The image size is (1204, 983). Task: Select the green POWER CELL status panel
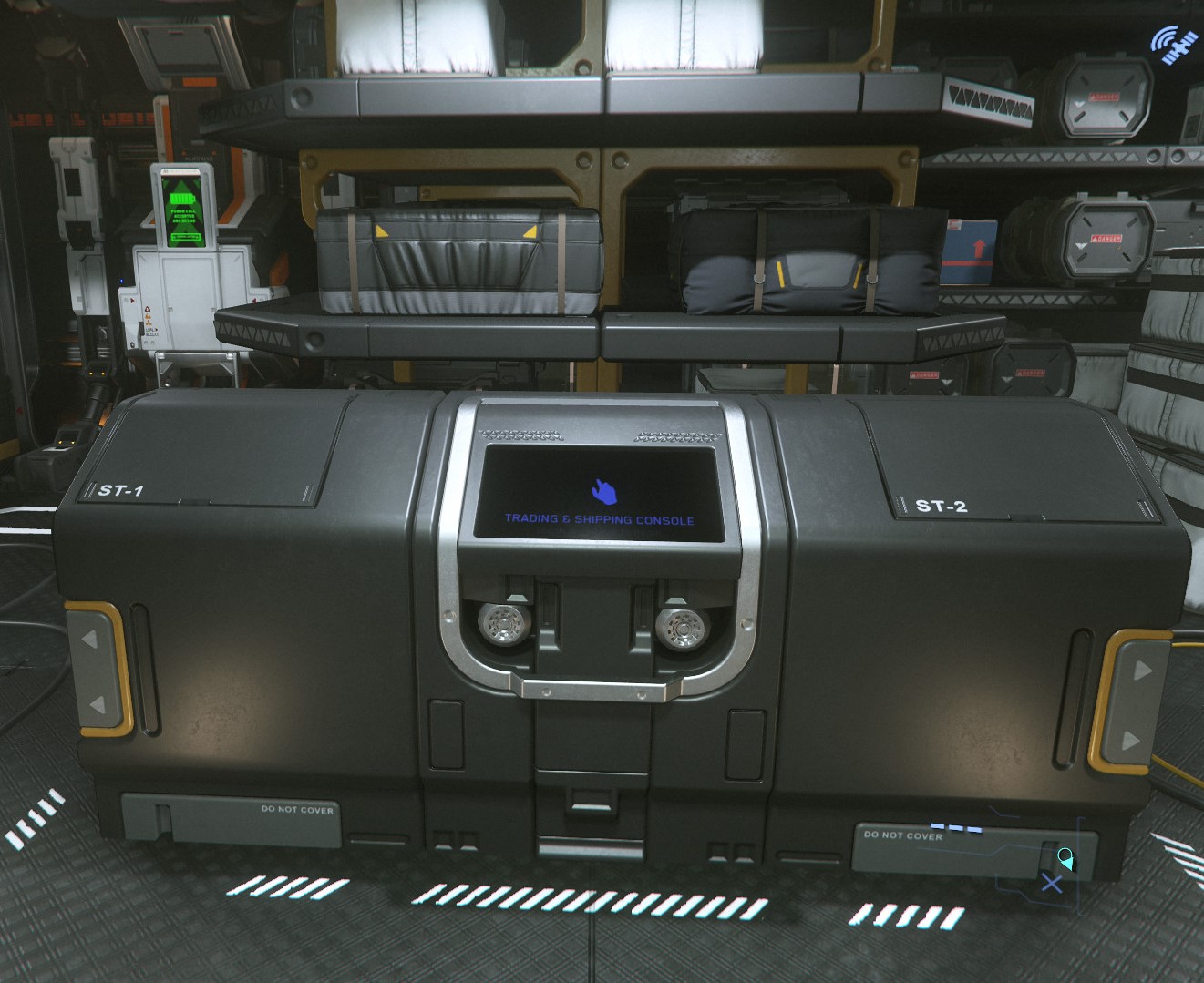point(182,210)
